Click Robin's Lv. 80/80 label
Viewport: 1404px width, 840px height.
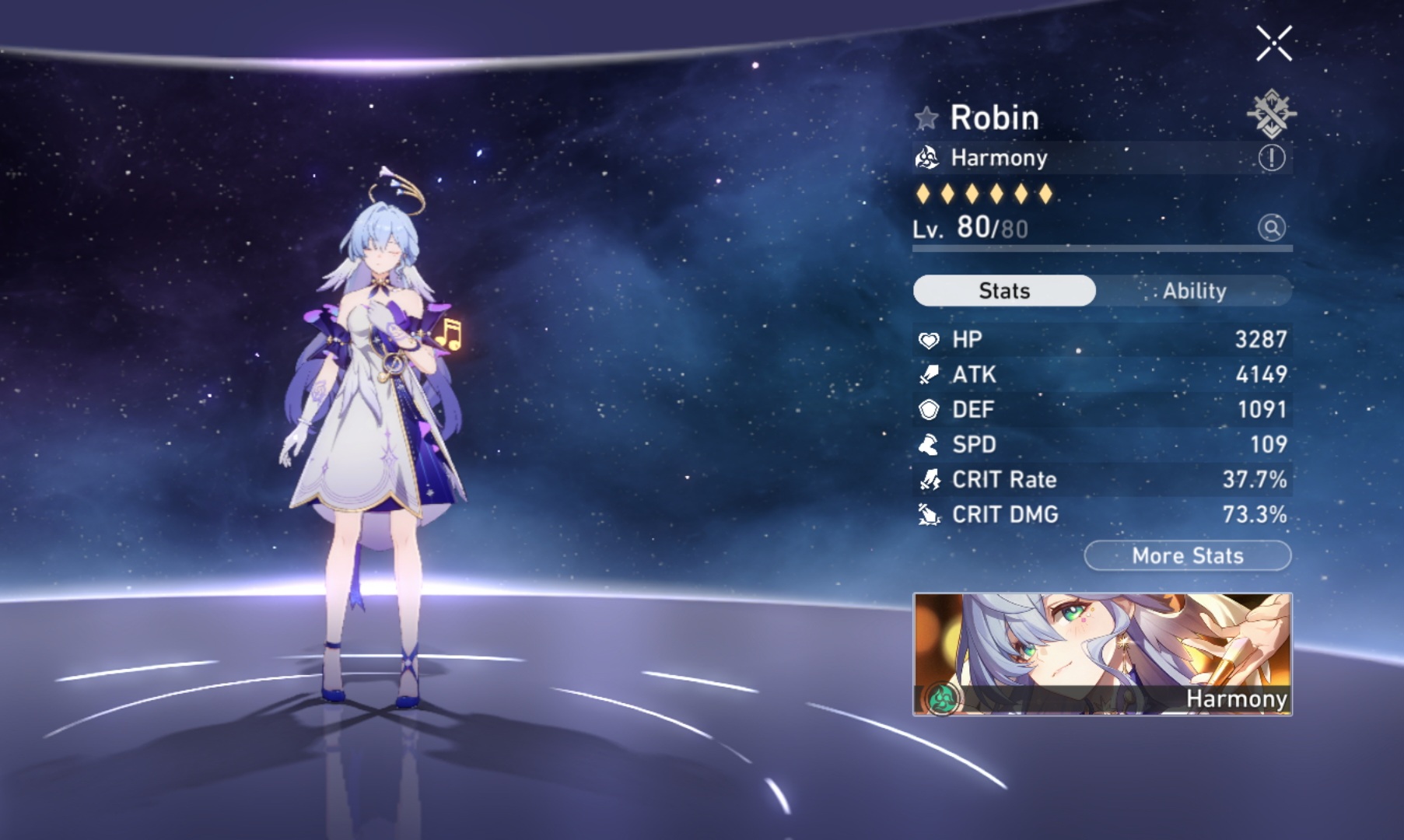[x=970, y=229]
